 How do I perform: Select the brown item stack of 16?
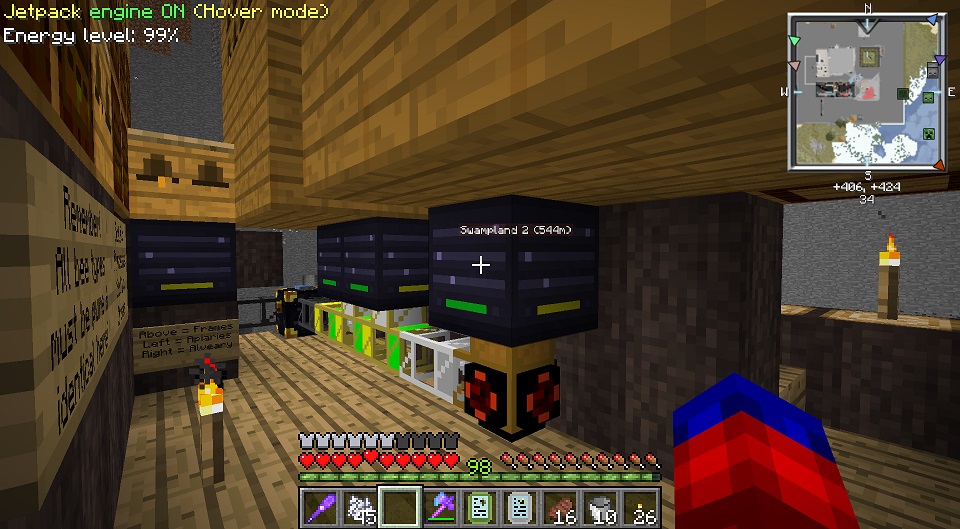click(559, 506)
